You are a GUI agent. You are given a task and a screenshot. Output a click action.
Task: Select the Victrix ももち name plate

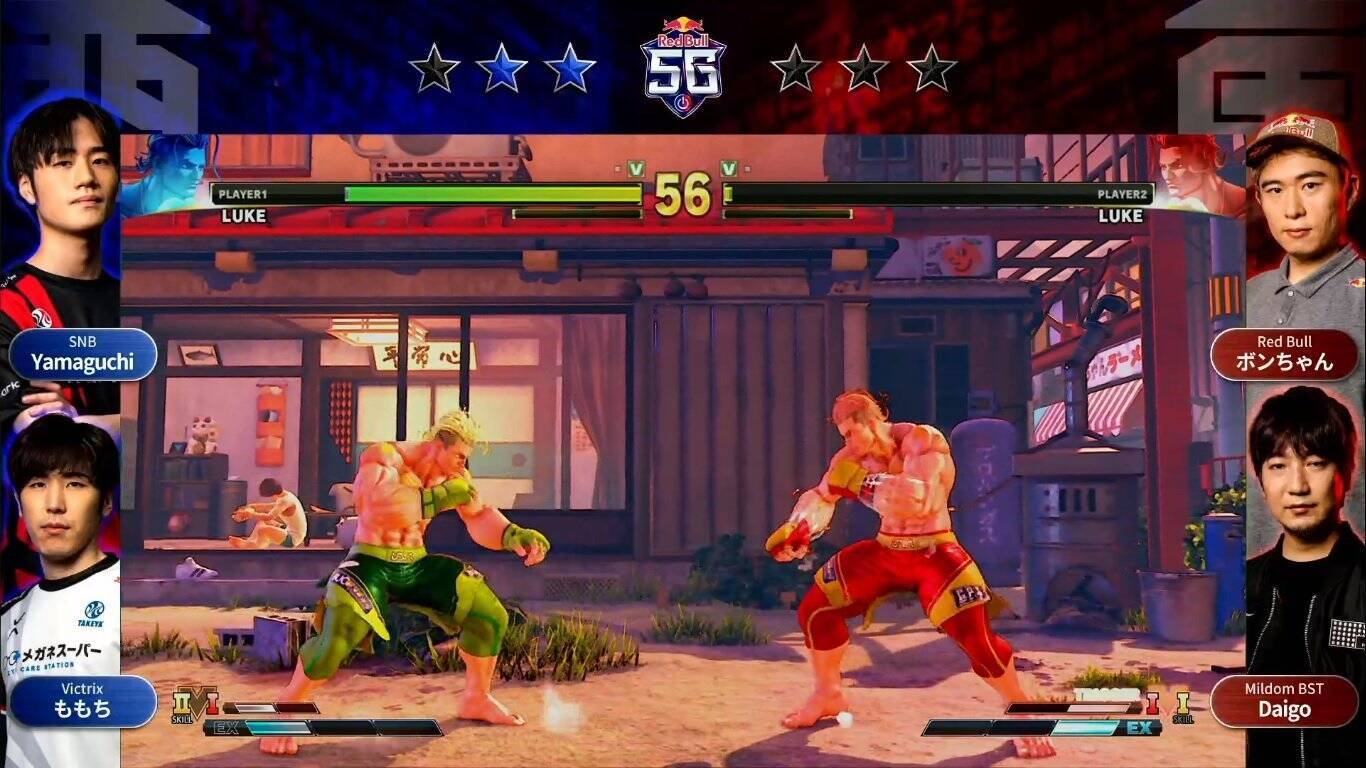[83, 701]
